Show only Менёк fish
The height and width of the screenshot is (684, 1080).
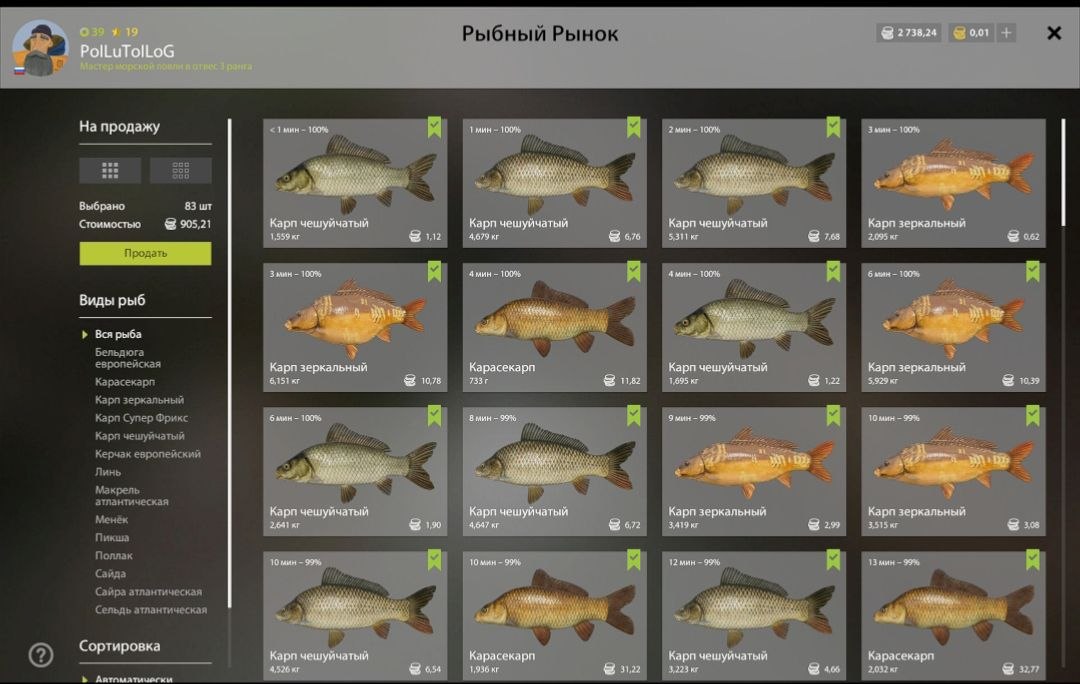tap(112, 520)
